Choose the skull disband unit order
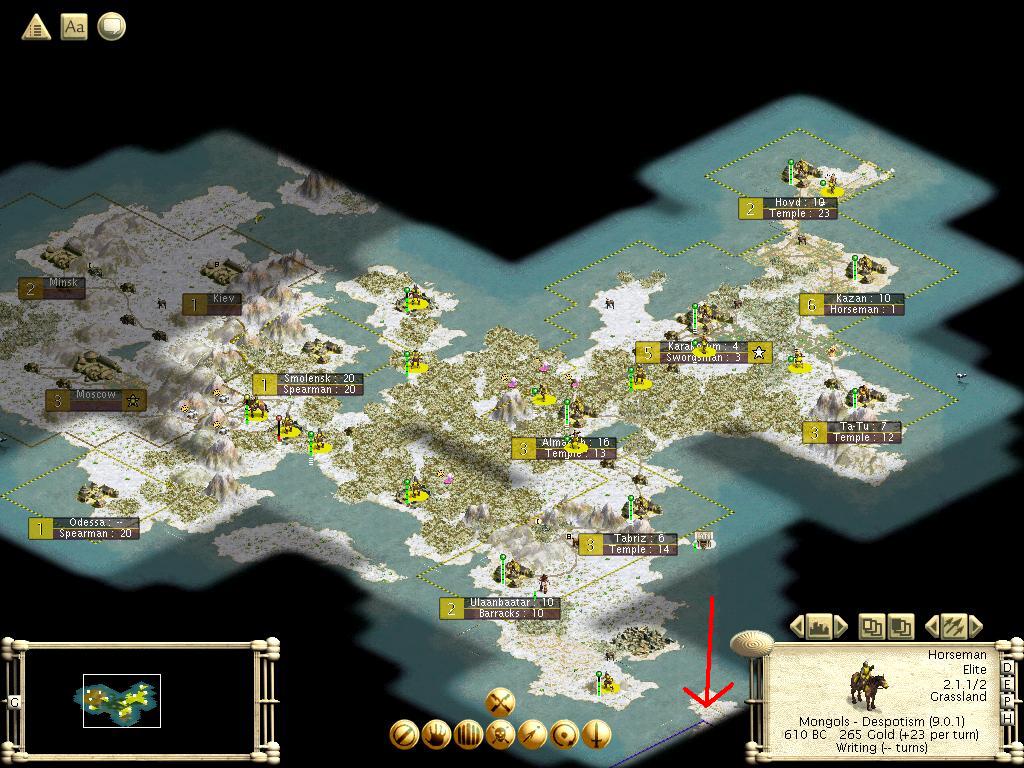This screenshot has width=1024, height=768. [500, 735]
